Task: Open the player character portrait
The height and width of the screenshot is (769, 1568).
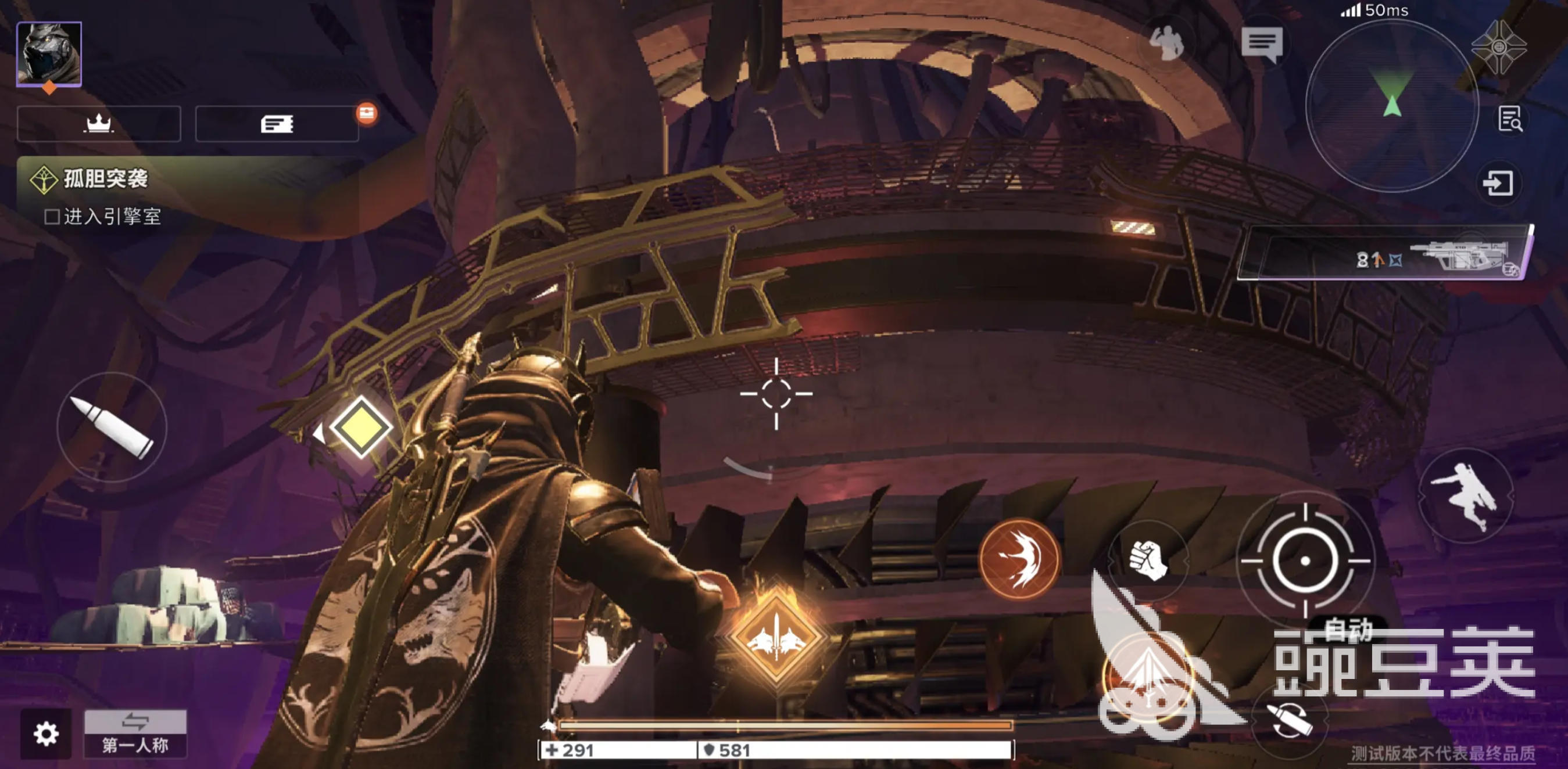Action: (49, 54)
